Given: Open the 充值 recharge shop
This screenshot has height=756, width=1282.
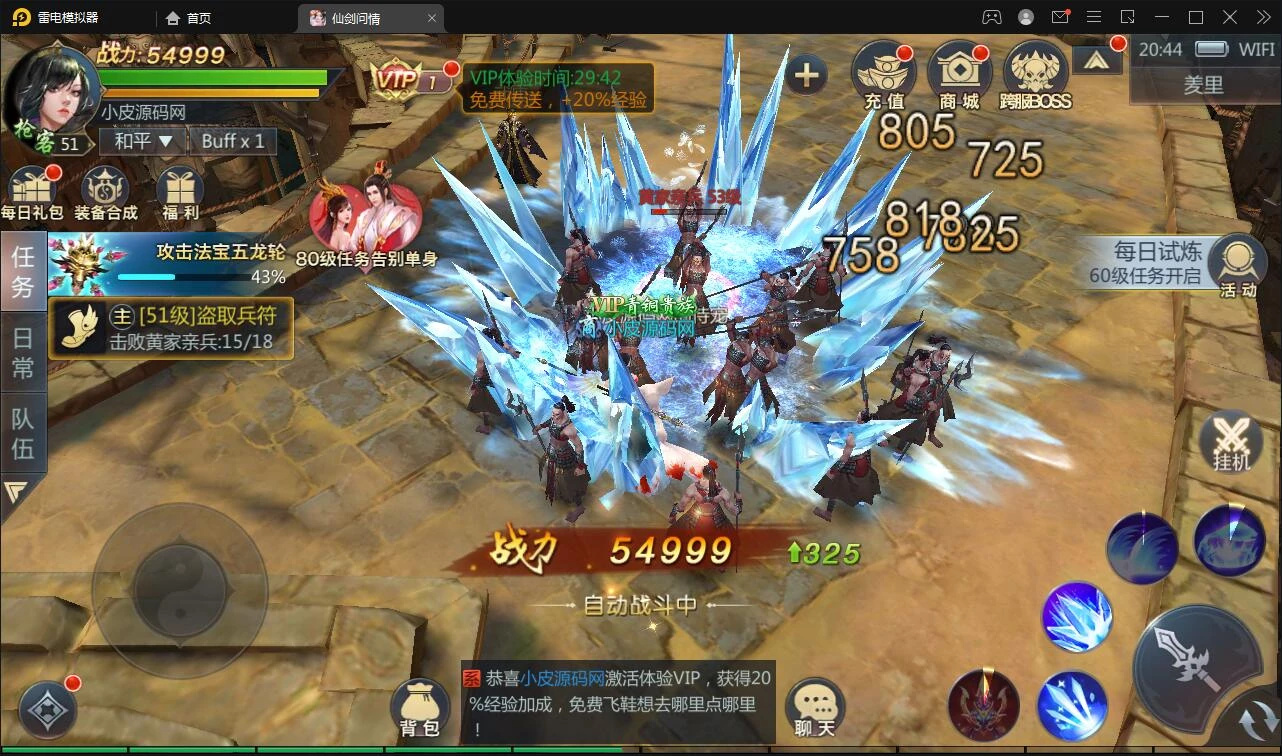Looking at the screenshot, I should 883,75.
